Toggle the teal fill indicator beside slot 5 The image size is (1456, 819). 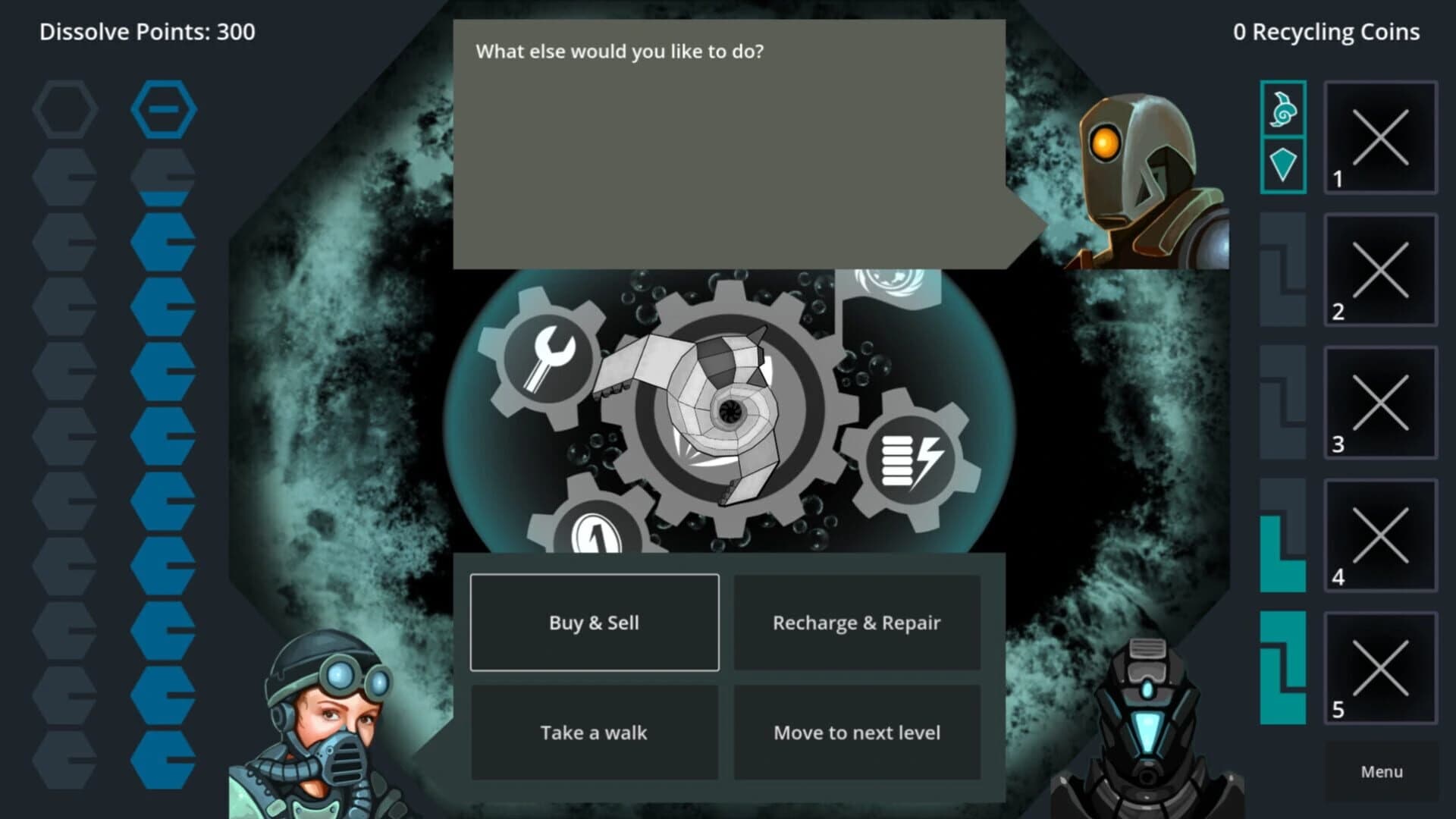pos(1283,667)
